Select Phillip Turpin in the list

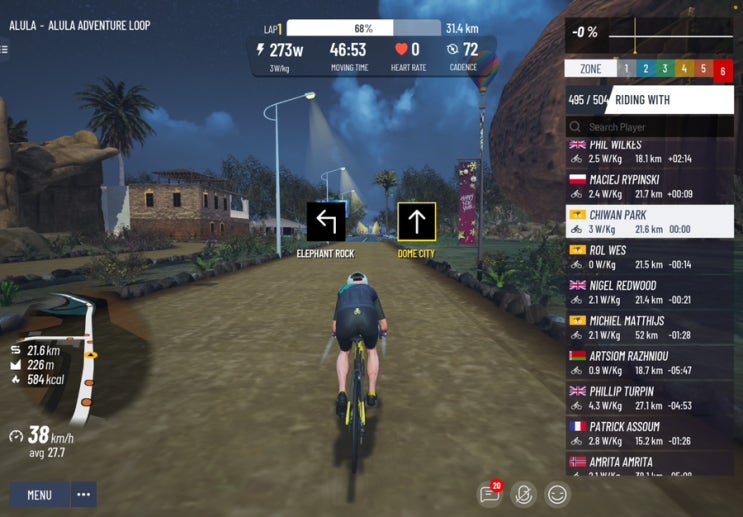tap(650, 398)
